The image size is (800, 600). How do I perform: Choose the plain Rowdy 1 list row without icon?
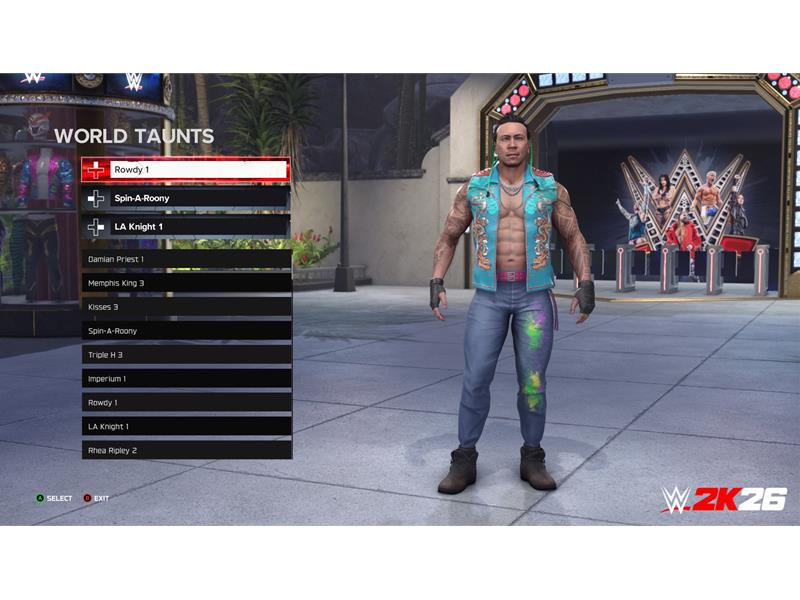coord(186,403)
